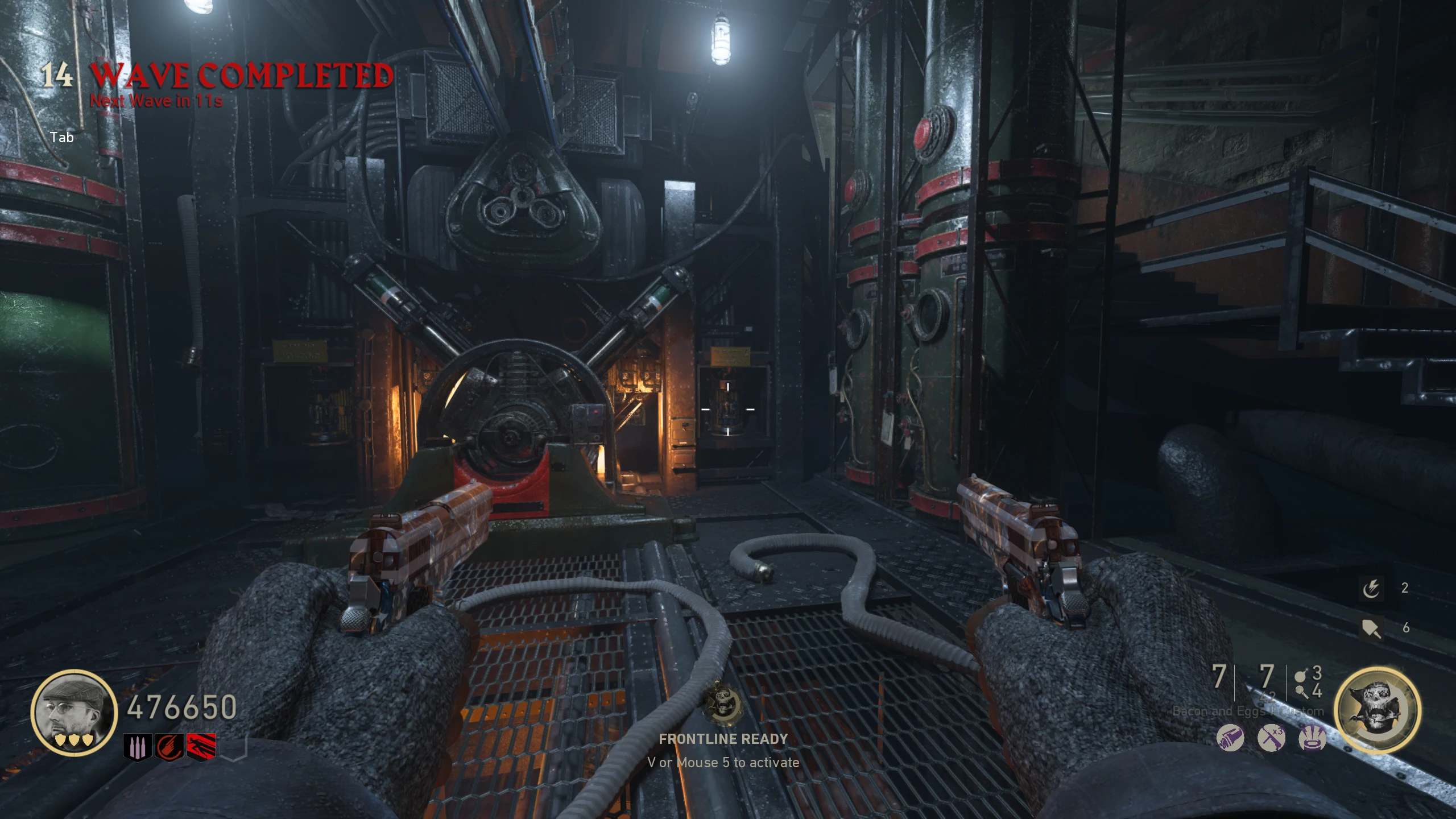
Task: Select the pointing hand perk icon
Action: pos(170,746)
